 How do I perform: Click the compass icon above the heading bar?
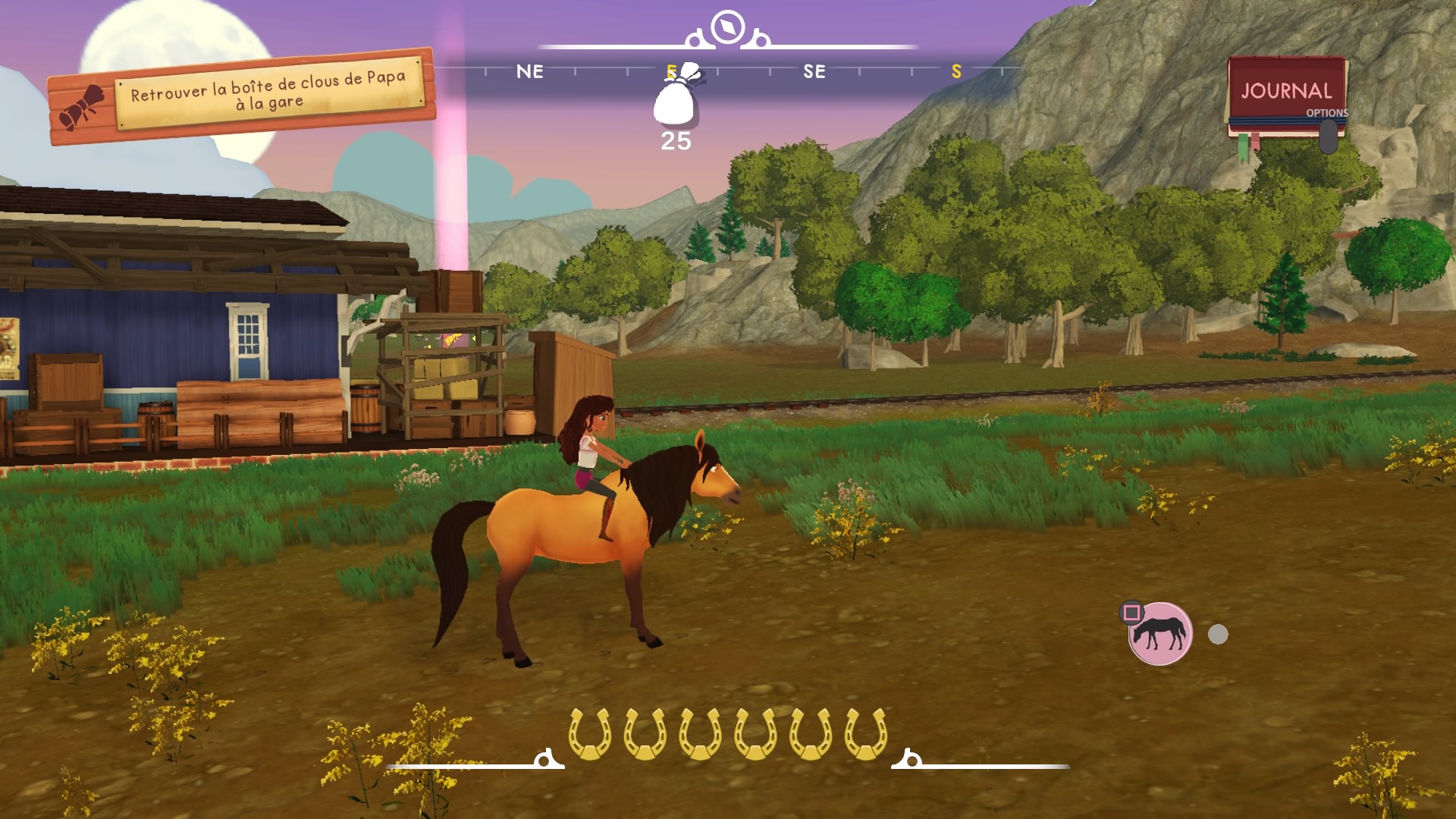coord(728,28)
